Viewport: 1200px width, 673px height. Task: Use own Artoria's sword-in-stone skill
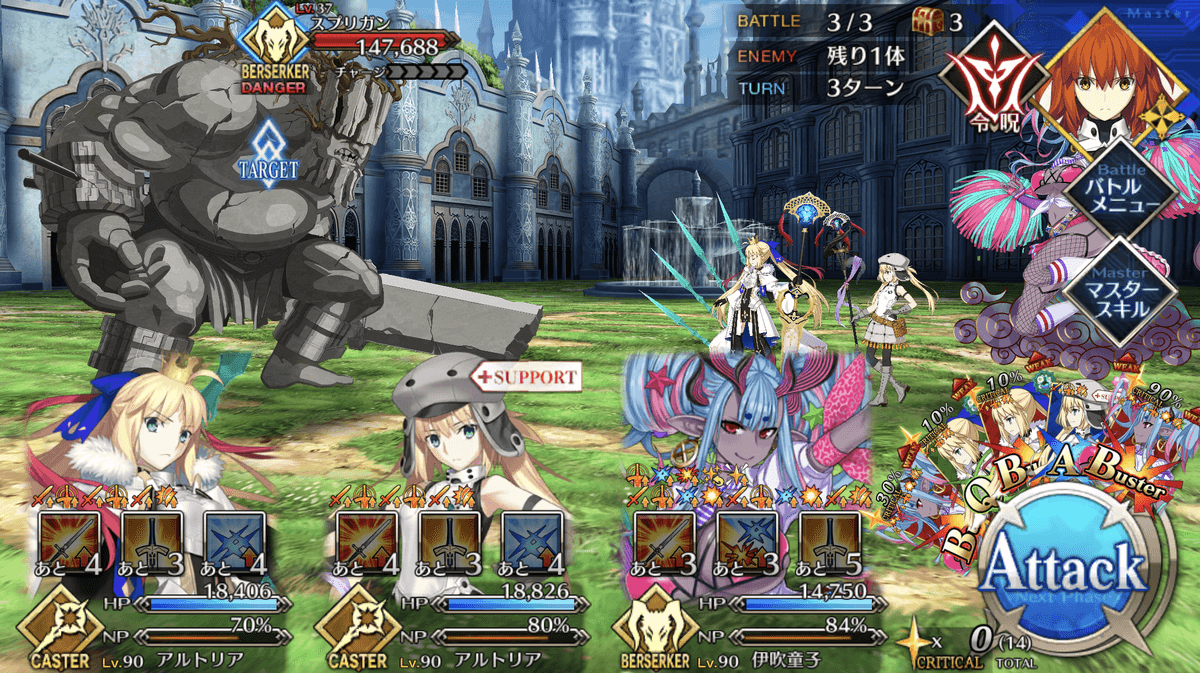[x=152, y=543]
